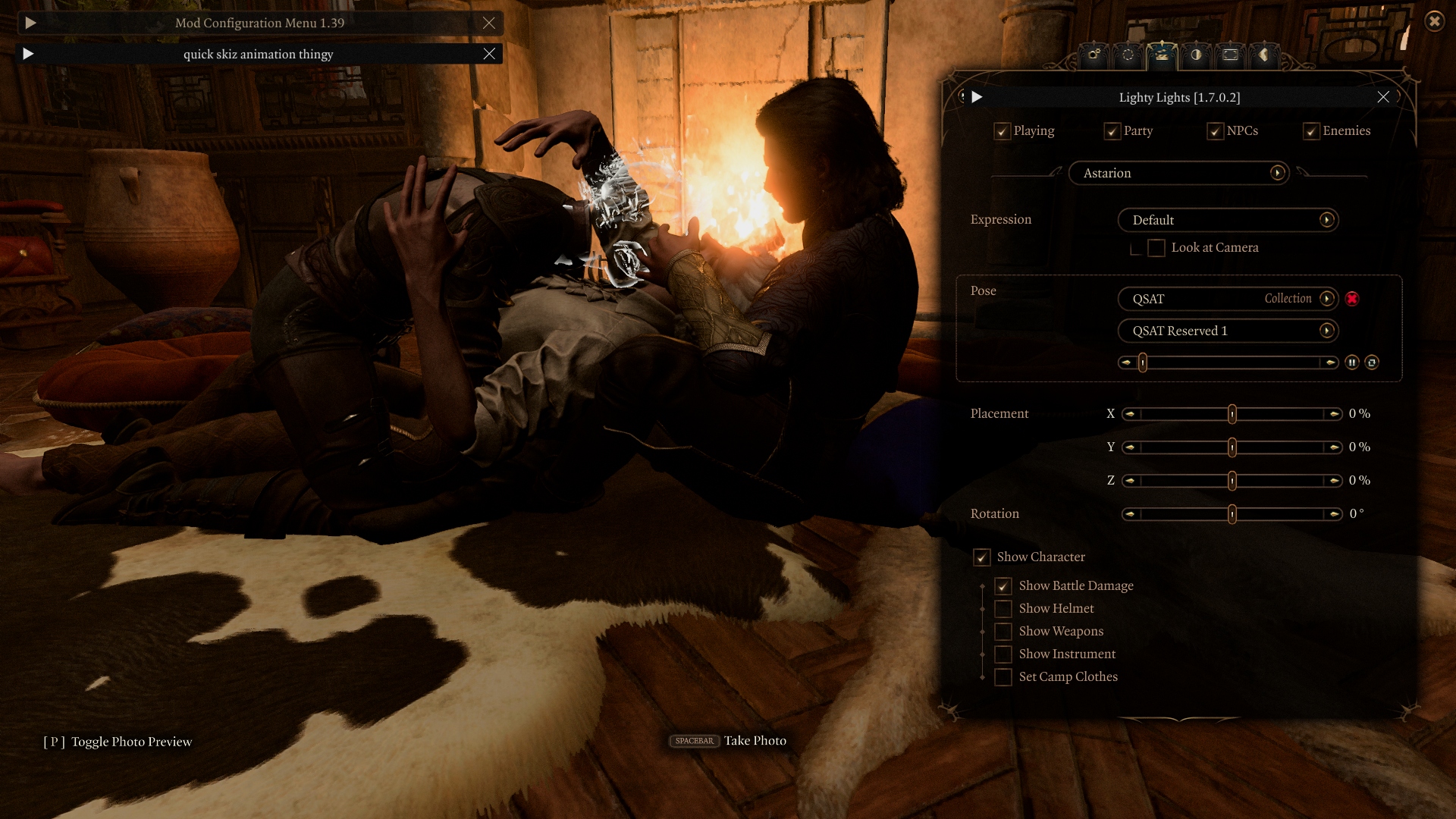1456x819 pixels.
Task: Disable Show Battle Damage
Action: [x=1003, y=586]
